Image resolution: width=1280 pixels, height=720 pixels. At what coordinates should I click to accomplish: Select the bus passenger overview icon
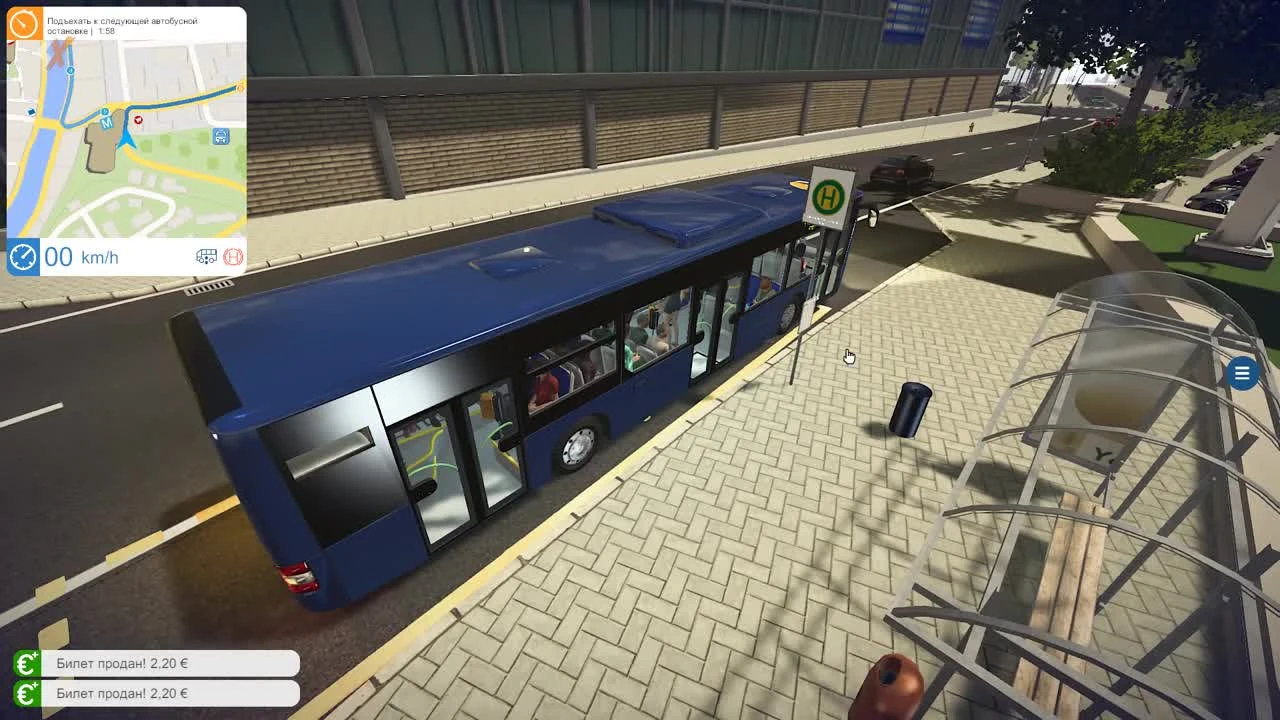[x=207, y=256]
